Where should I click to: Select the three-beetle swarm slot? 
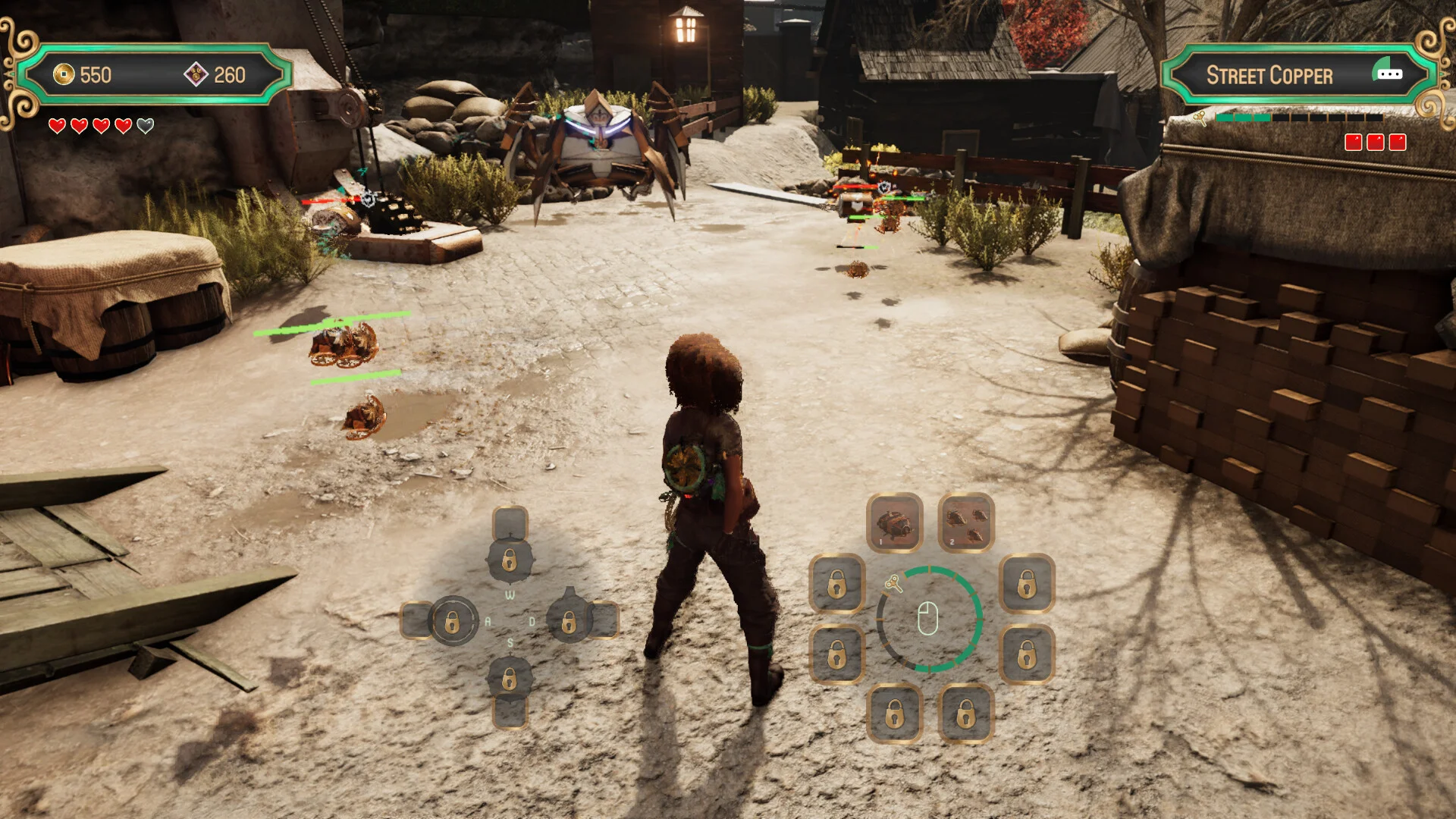pos(965,522)
